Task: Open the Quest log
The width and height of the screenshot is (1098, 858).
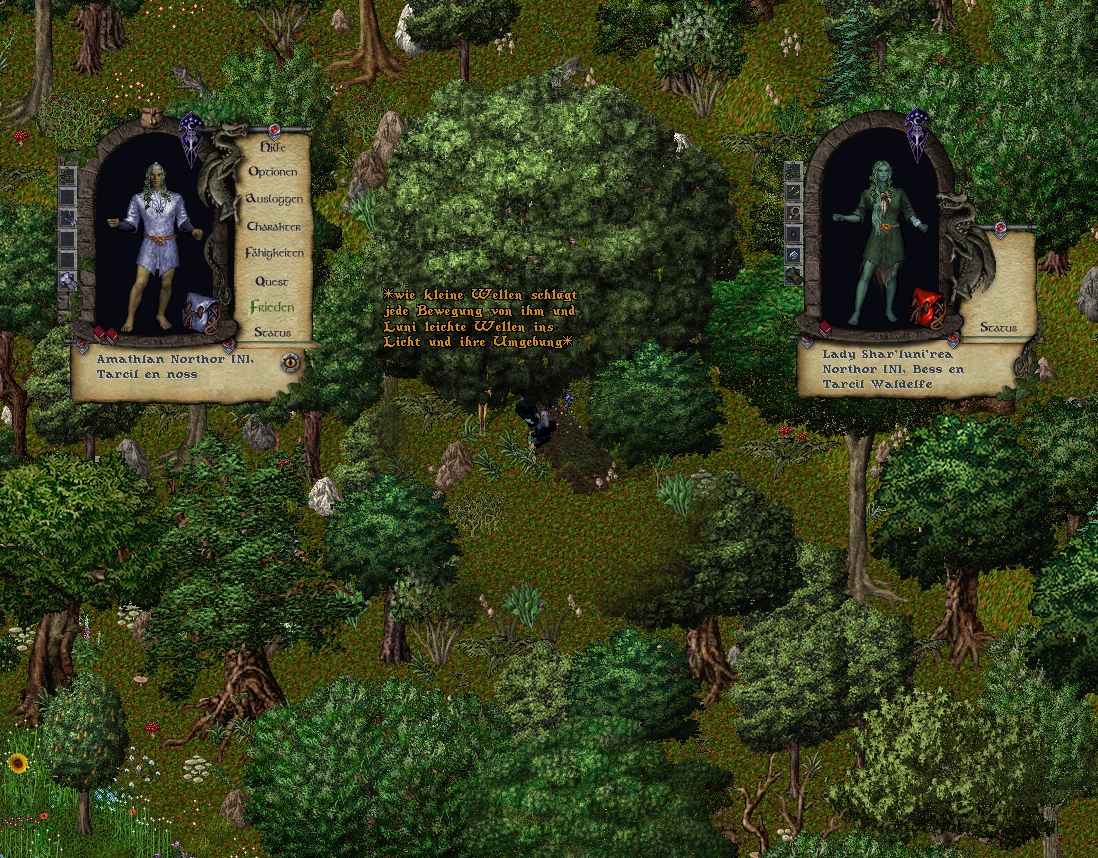Action: pyautogui.click(x=272, y=282)
